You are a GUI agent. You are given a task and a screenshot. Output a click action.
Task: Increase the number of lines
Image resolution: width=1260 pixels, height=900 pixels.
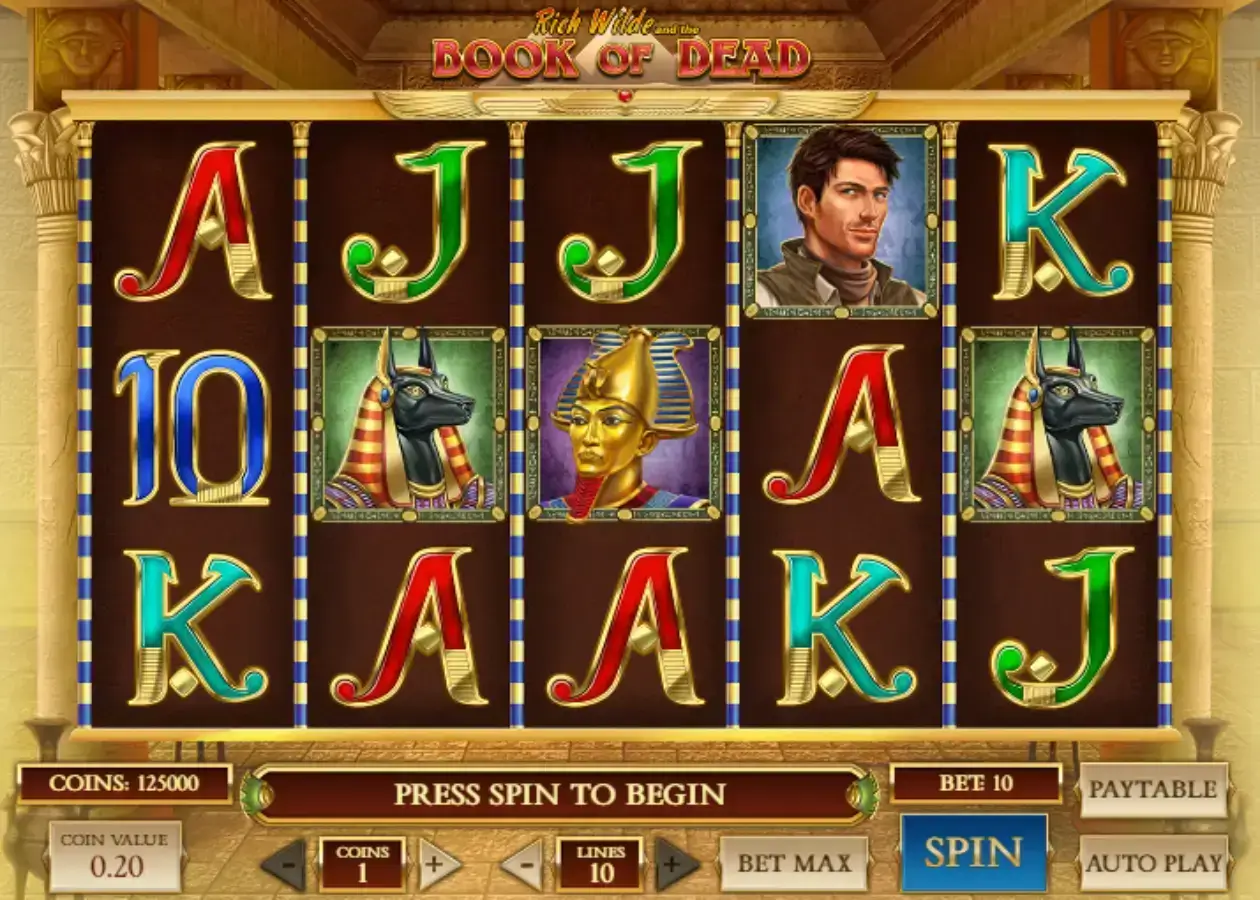click(x=676, y=864)
